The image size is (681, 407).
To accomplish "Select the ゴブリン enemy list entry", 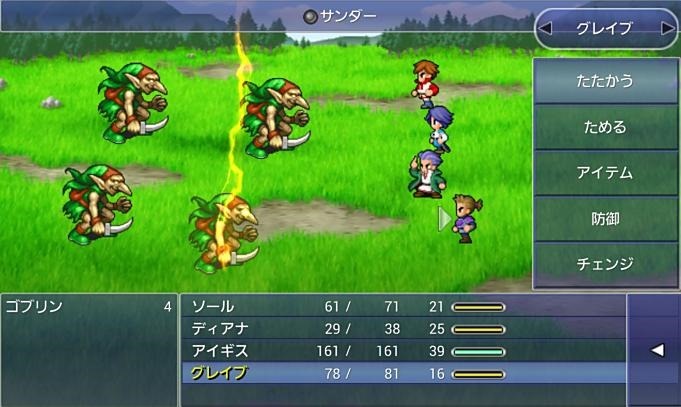I will [88, 306].
